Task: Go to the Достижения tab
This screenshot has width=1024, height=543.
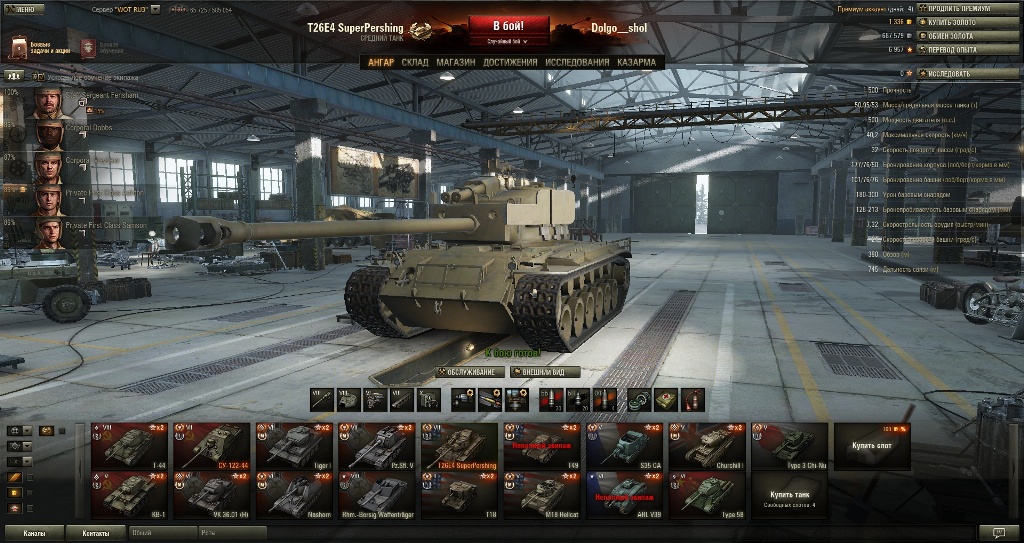Action: pyautogui.click(x=510, y=62)
